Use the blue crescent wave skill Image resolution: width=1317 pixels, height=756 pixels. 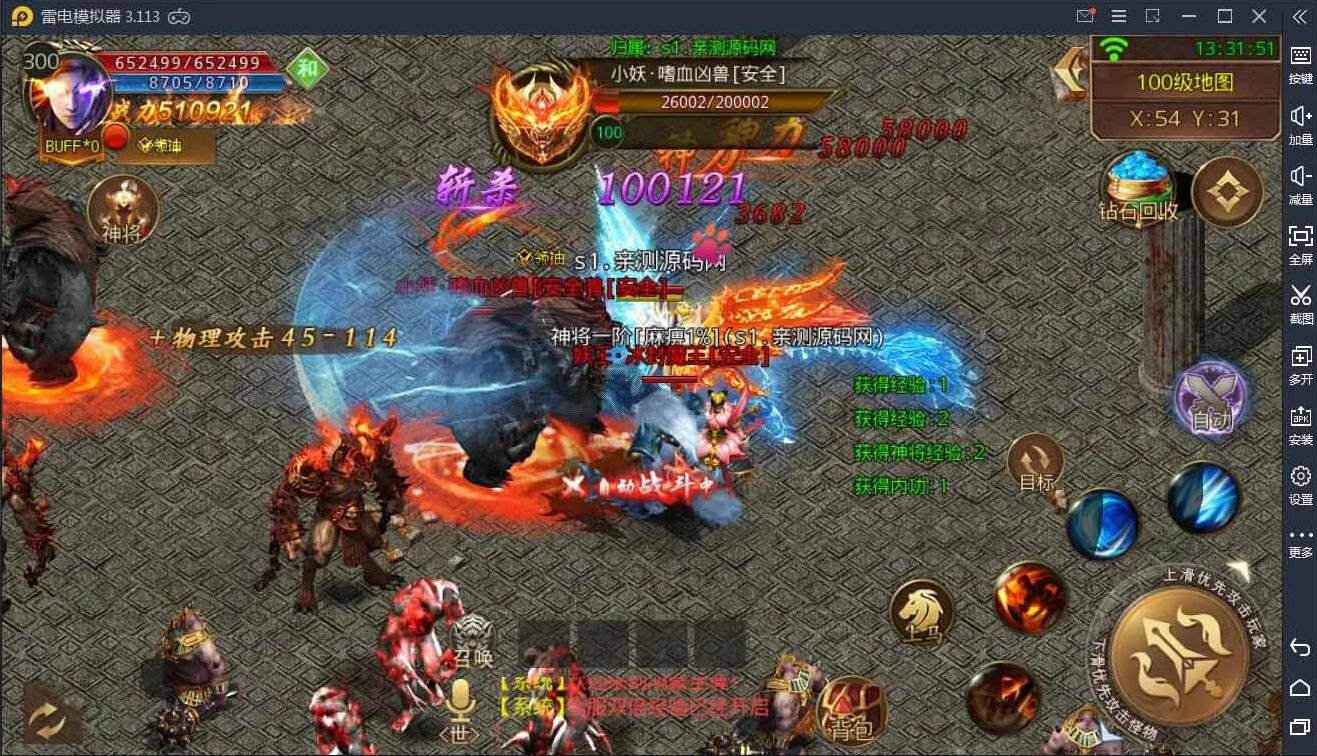click(x=1102, y=523)
